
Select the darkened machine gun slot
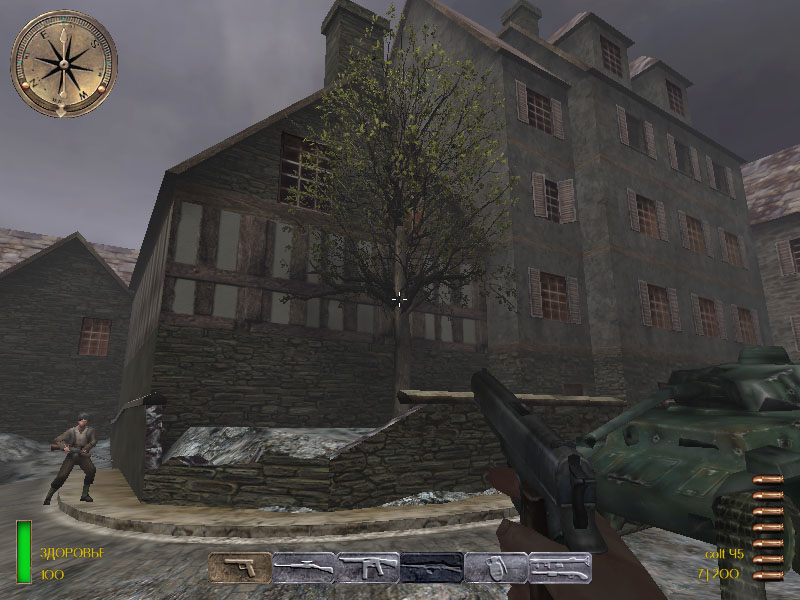[x=432, y=568]
